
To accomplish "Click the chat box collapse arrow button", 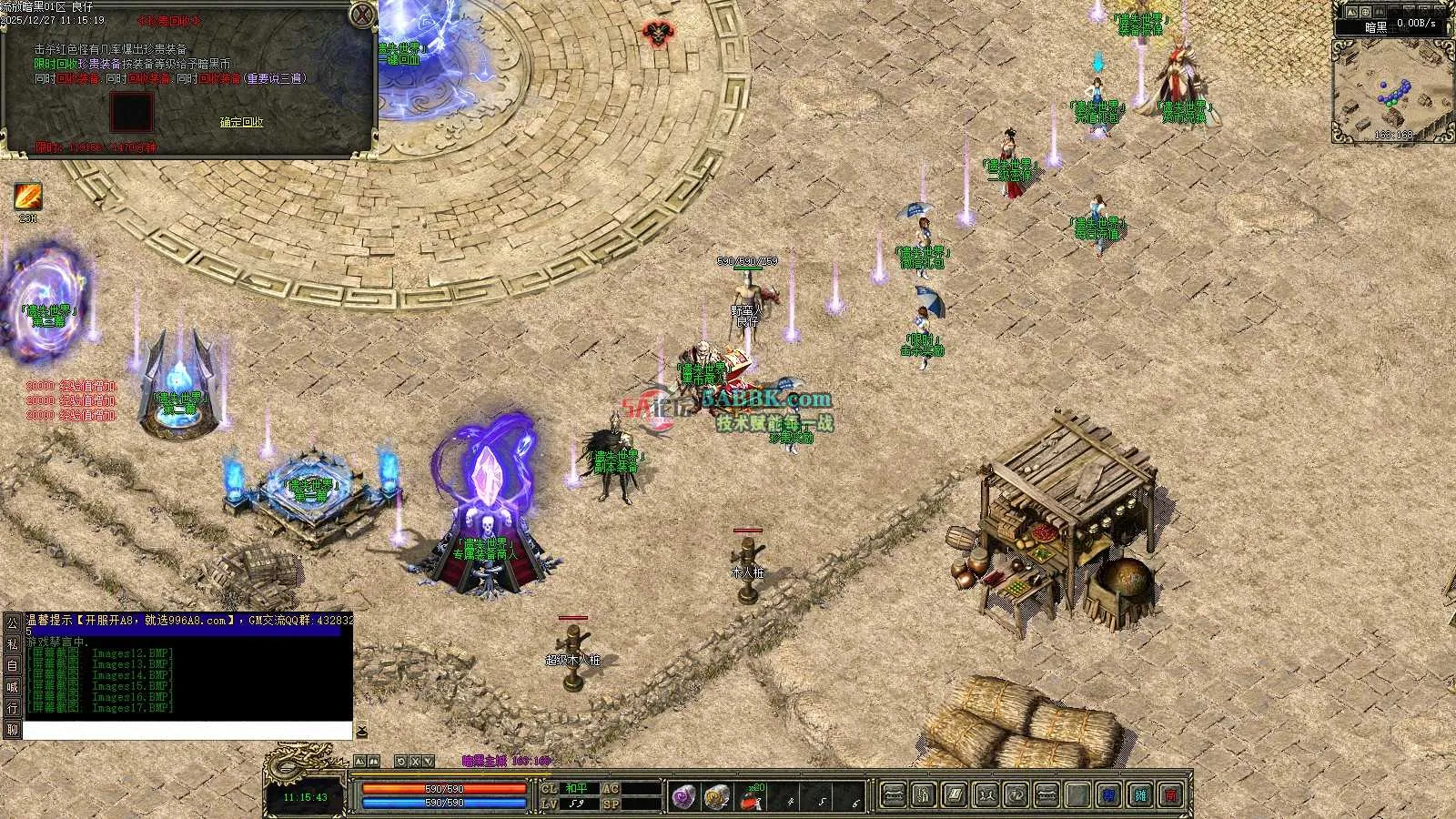I will 361,731.
